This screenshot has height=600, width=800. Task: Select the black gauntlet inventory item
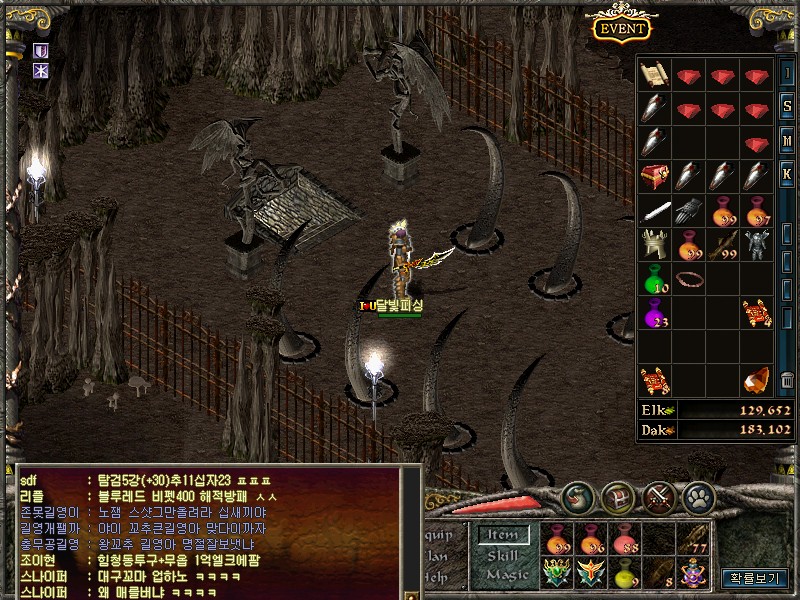pos(688,210)
